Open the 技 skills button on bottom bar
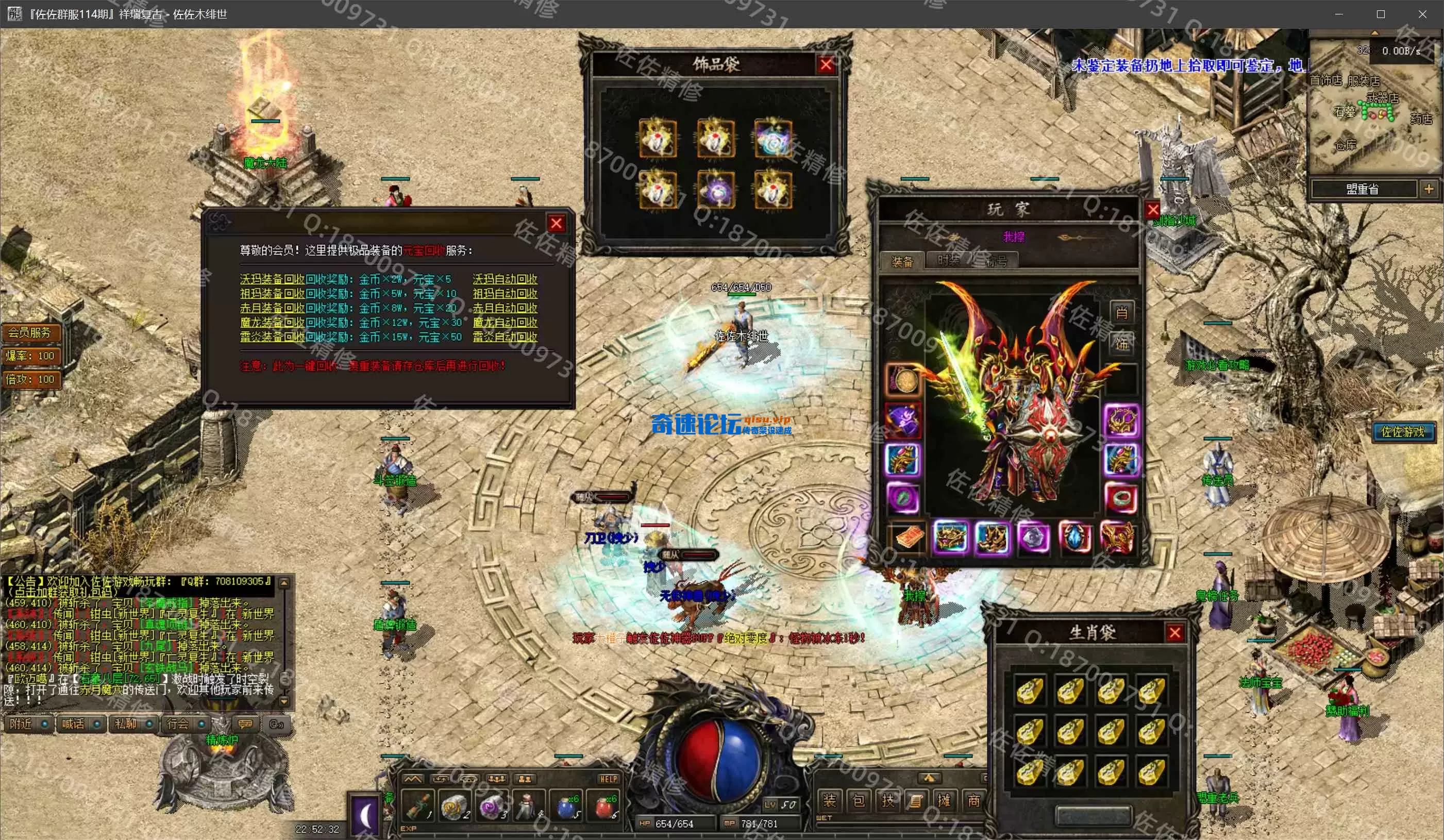The height and width of the screenshot is (840, 1444). pyautogui.click(x=887, y=800)
